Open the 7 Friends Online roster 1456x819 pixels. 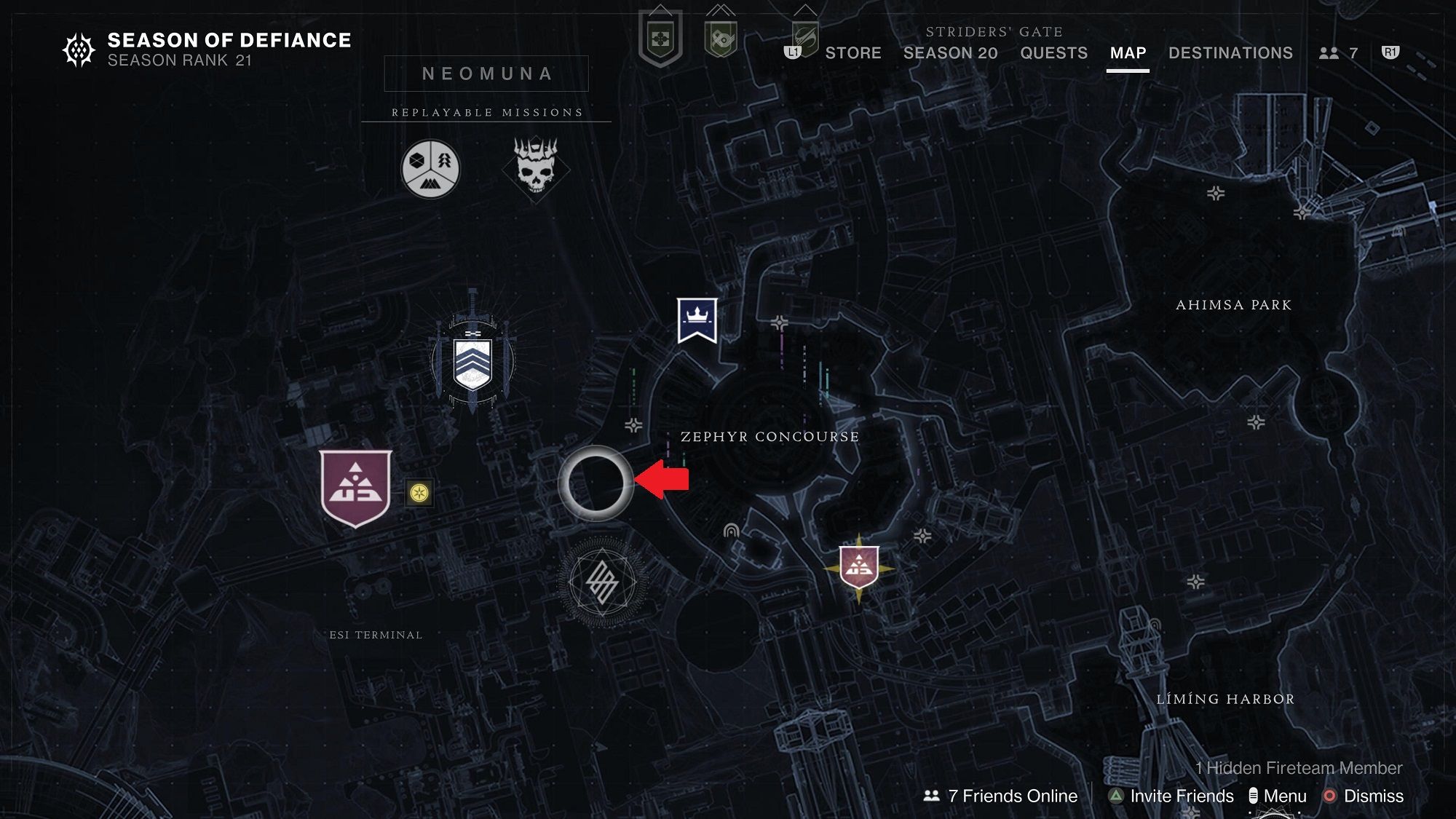pyautogui.click(x=1003, y=796)
